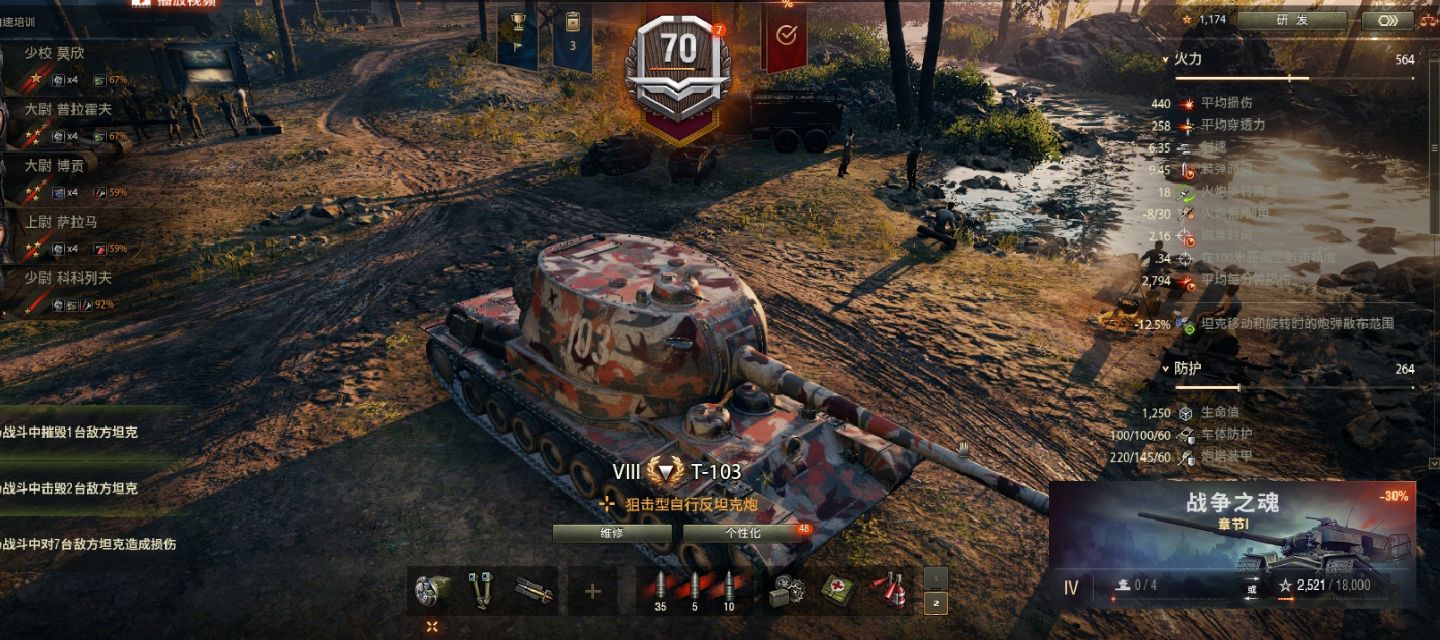Choose the first aid kit consumable
1440x640 pixels.
point(836,590)
